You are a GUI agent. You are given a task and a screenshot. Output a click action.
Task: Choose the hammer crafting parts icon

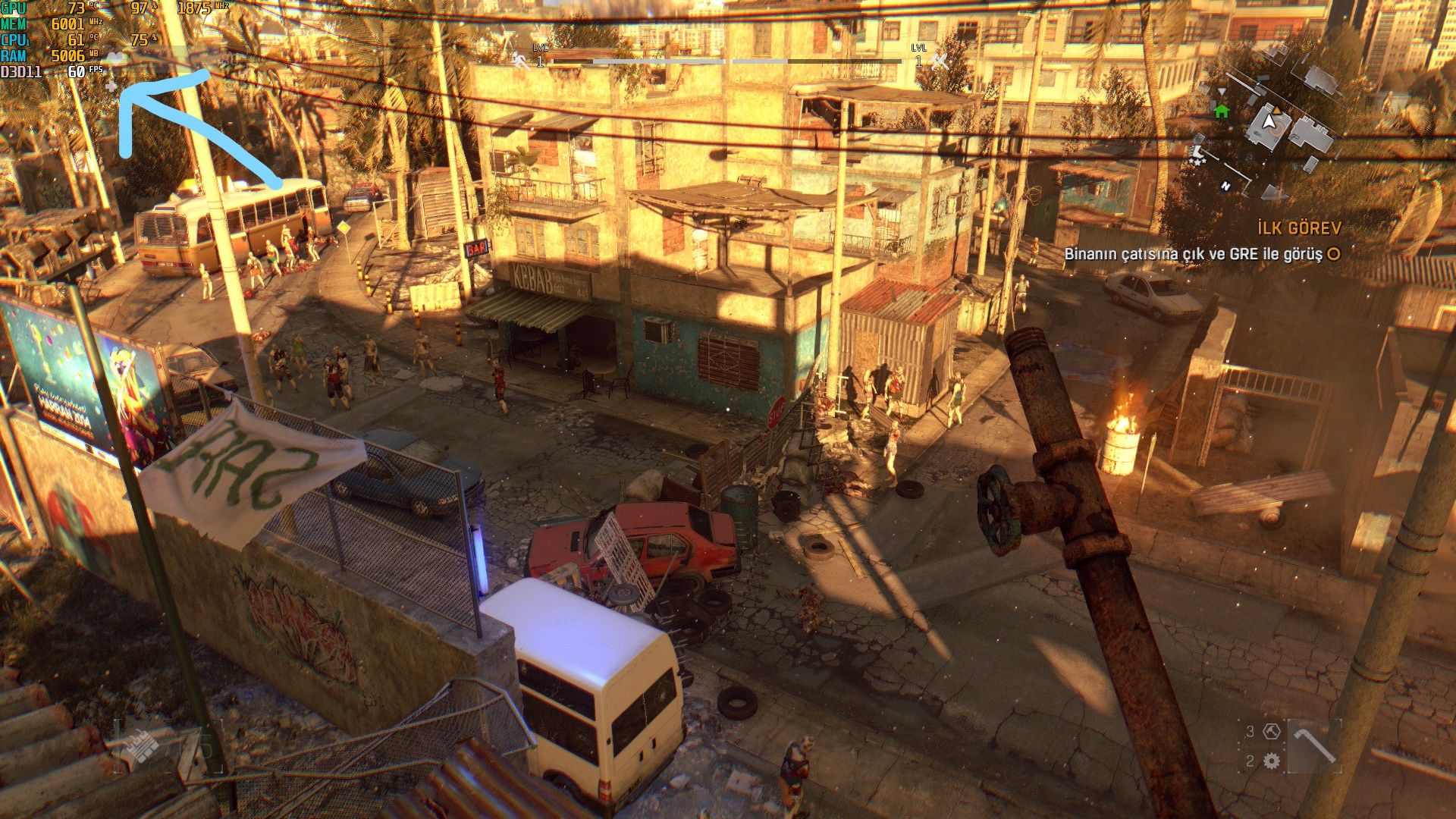coord(1272,731)
